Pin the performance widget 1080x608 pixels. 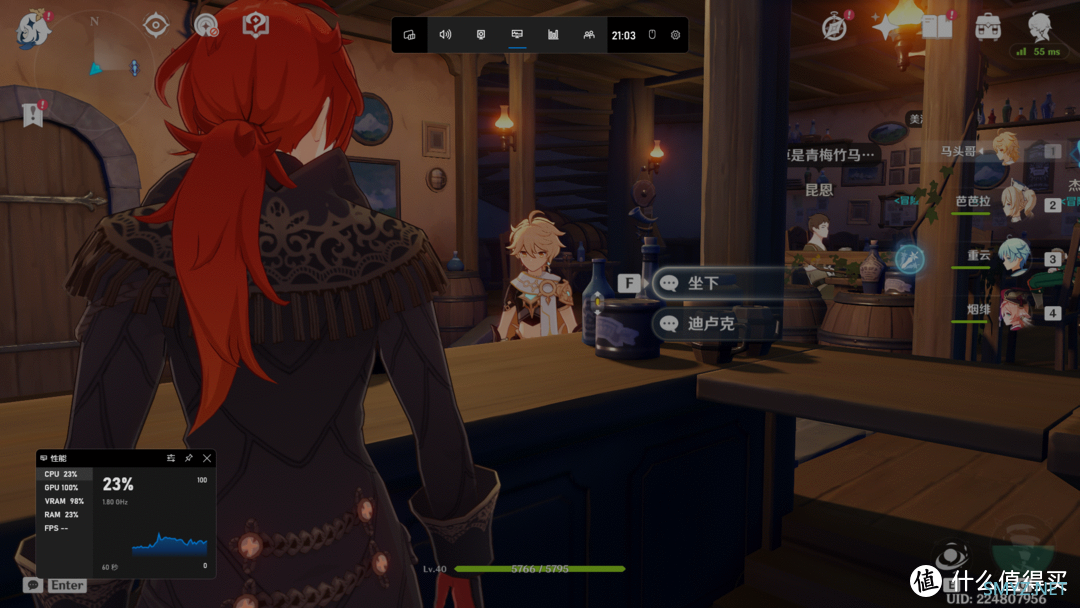point(189,458)
